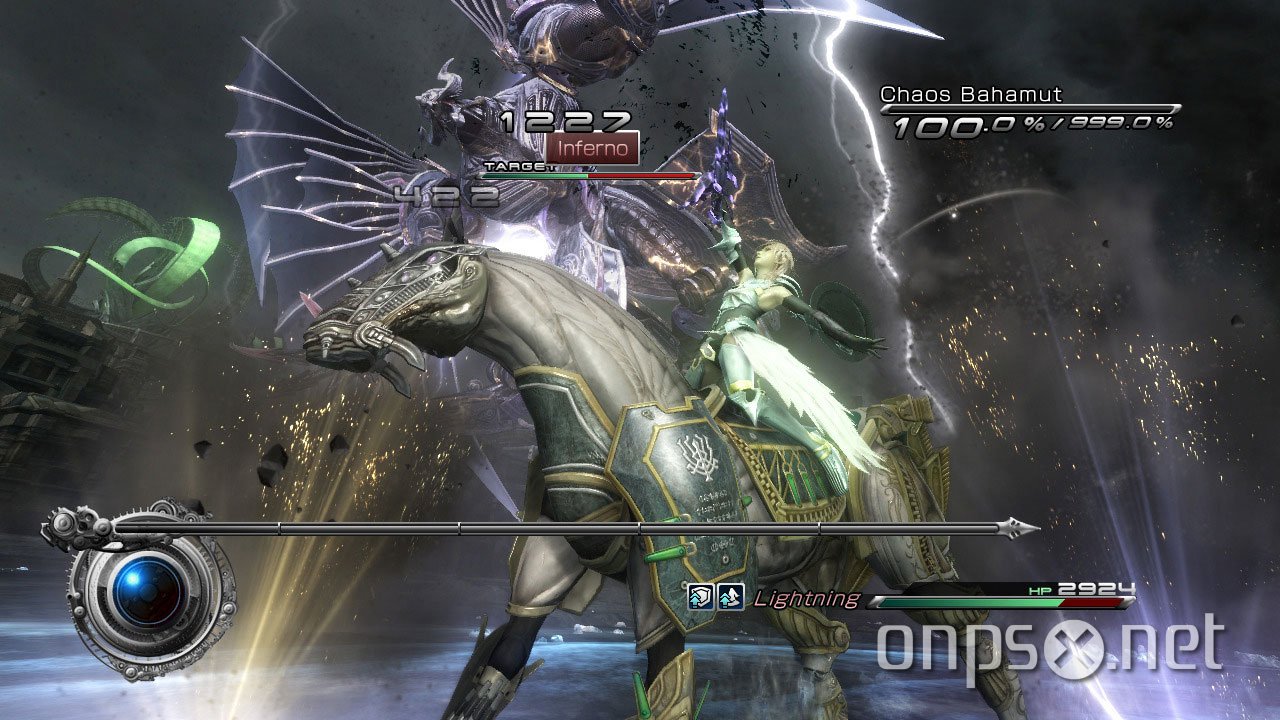Select the Shell buff icon beside Lightning
Image resolution: width=1280 pixels, height=720 pixels.
[729, 598]
